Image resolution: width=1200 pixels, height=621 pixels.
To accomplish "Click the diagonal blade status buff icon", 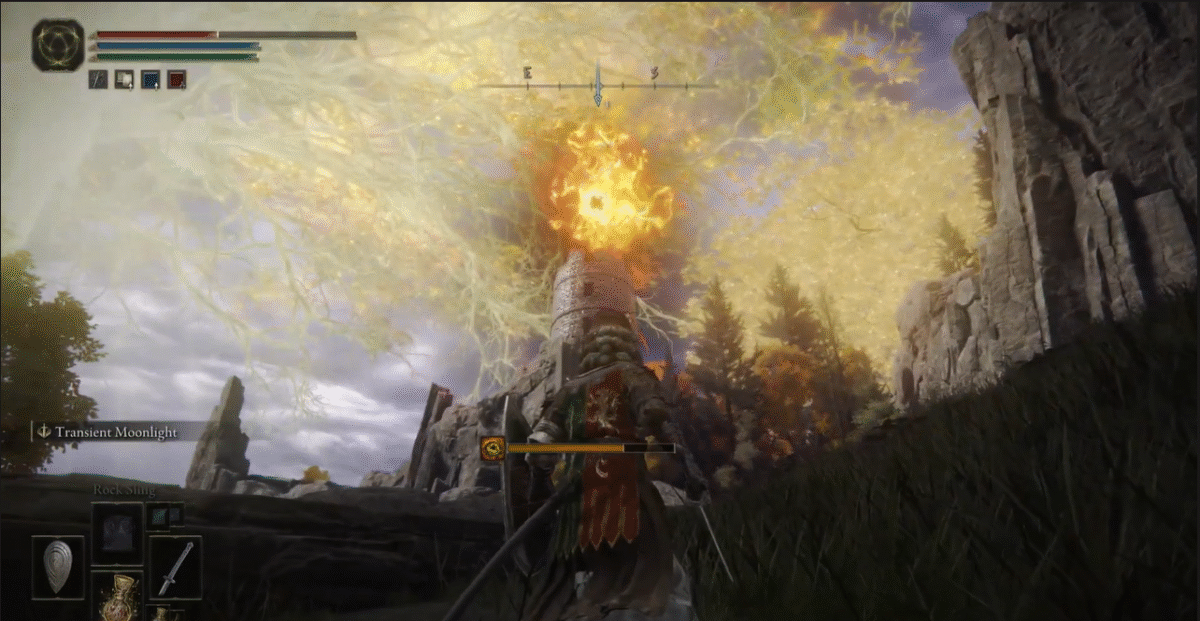I will pos(98,79).
